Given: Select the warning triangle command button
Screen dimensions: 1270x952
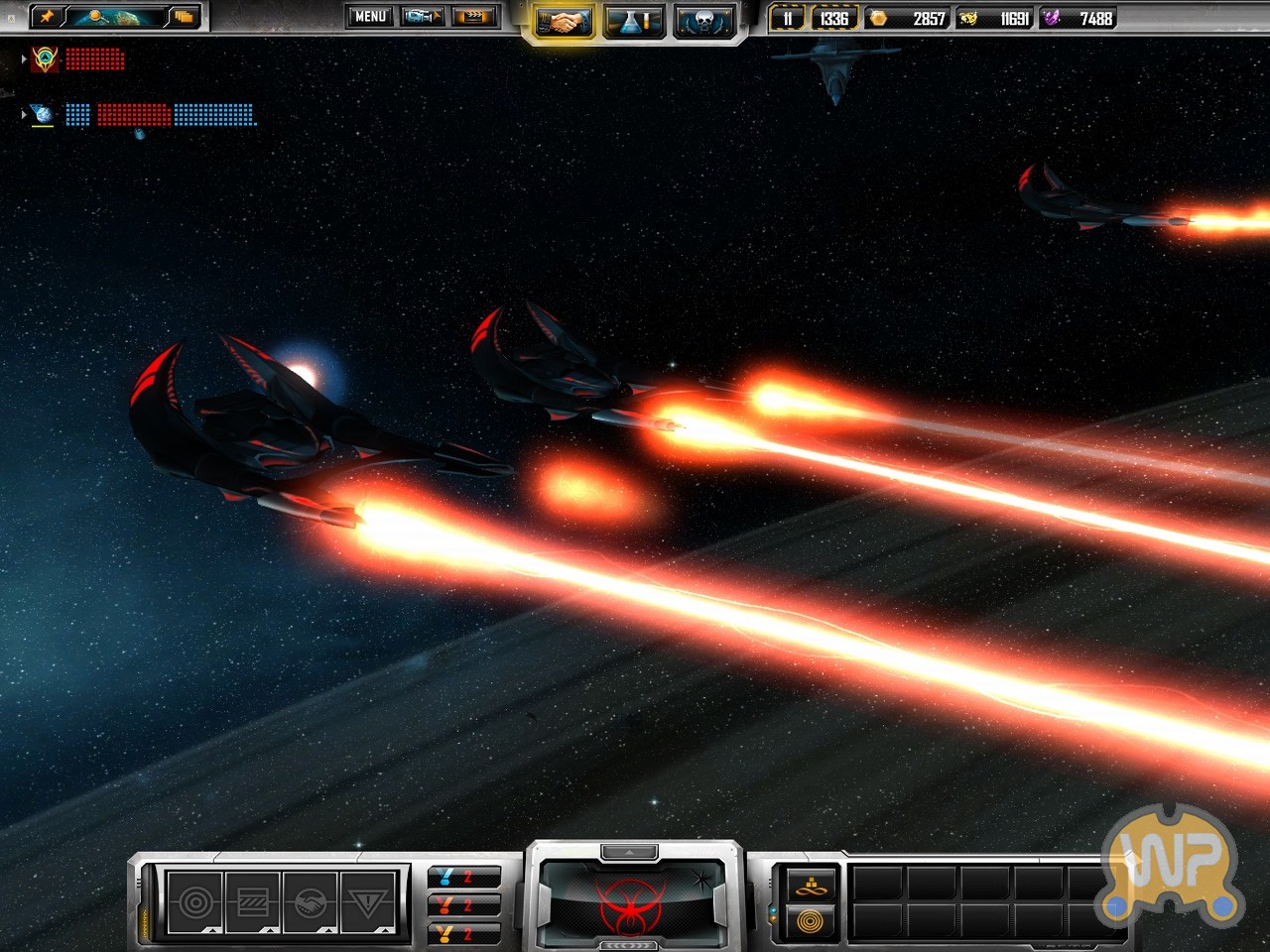Looking at the screenshot, I should pos(368,902).
